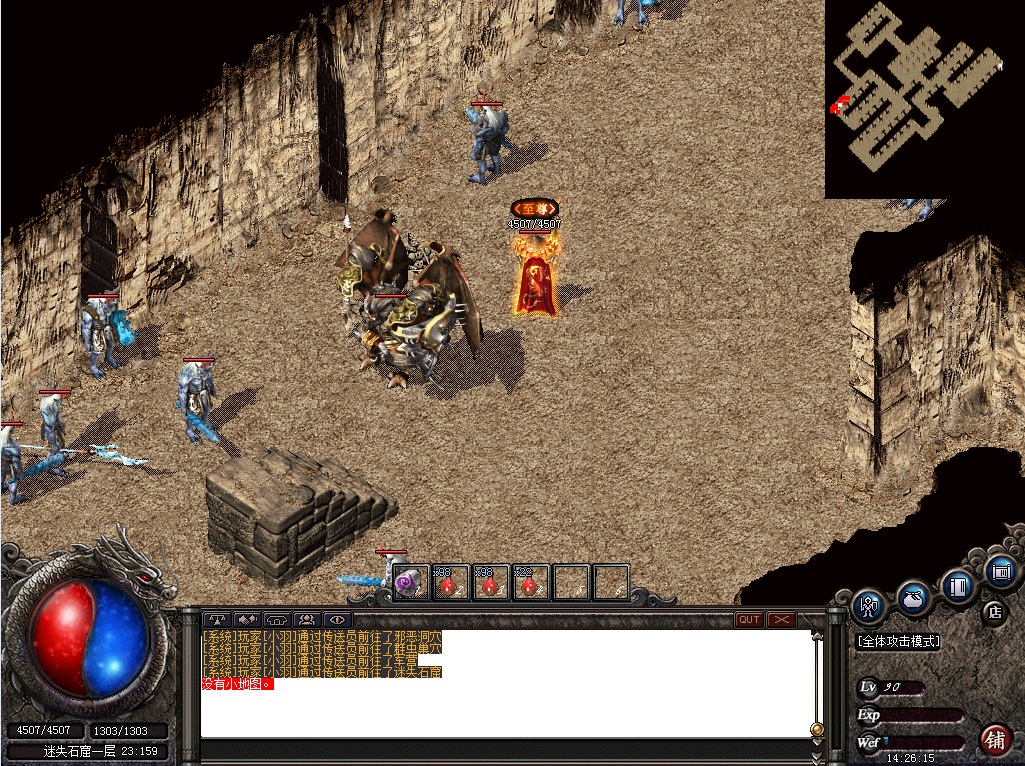
Task: Close the game with the red X button
Action: pos(781,620)
